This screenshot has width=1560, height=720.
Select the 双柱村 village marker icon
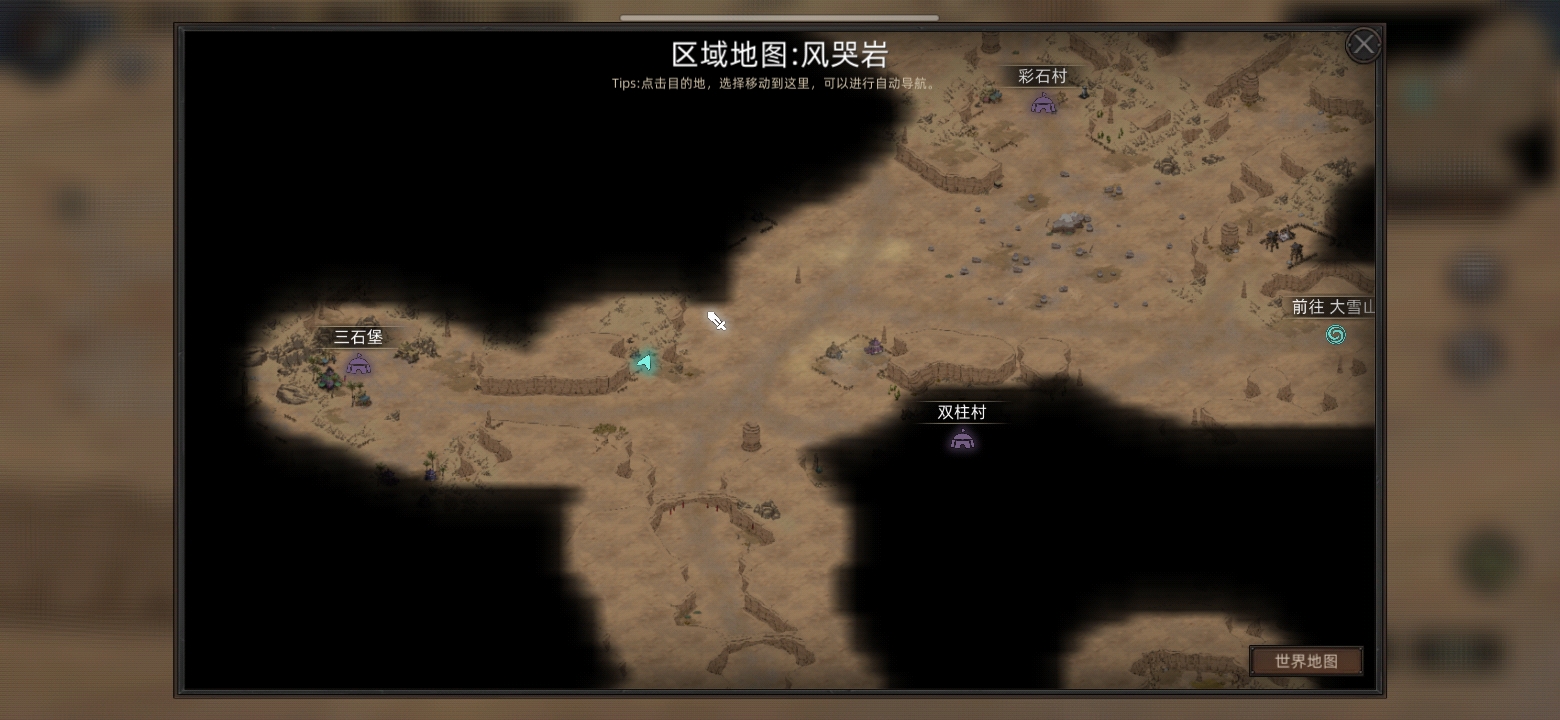coord(962,438)
